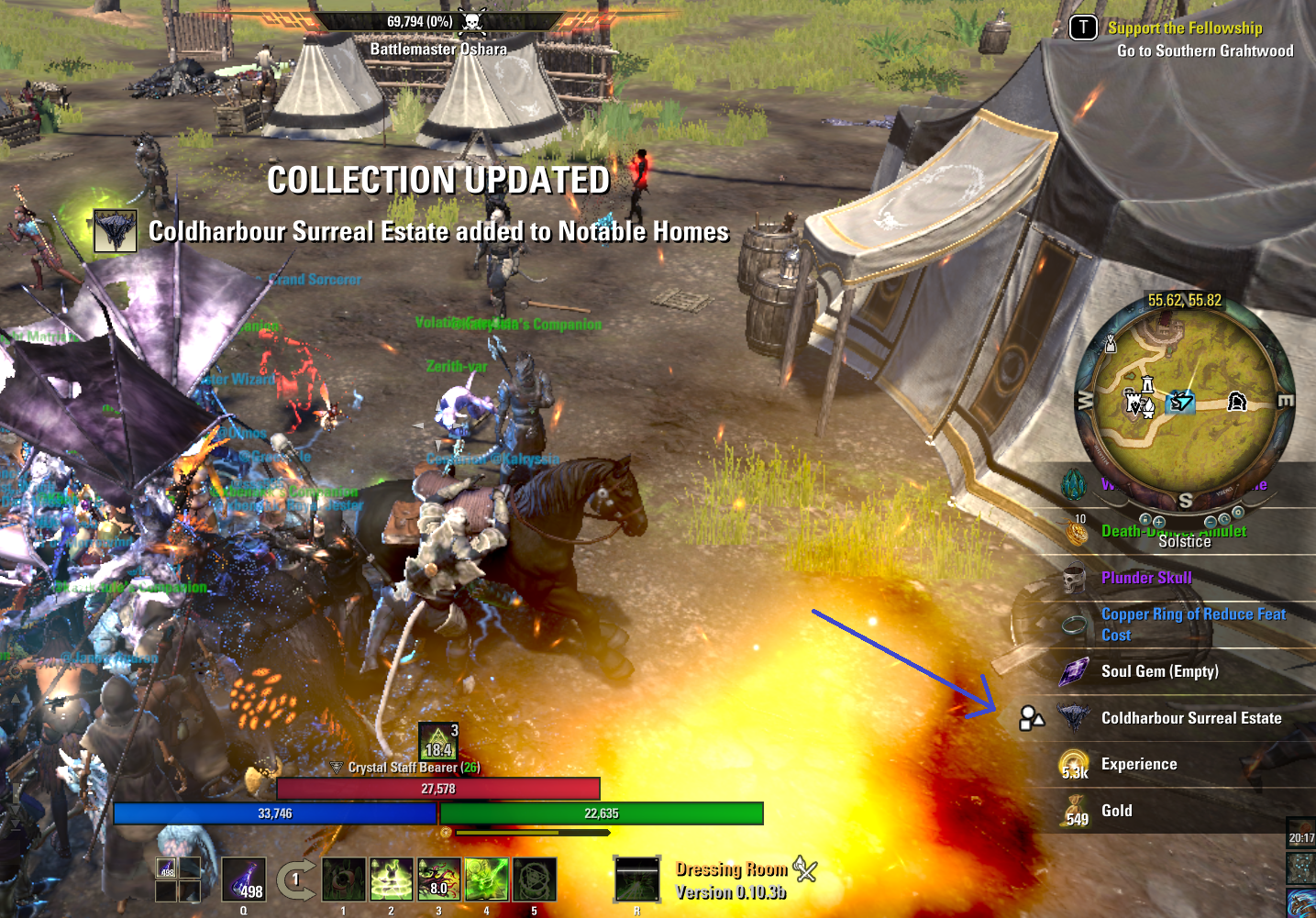This screenshot has width=1316, height=918.
Task: Click the Plunder Skull loot entry
Action: click(1146, 578)
